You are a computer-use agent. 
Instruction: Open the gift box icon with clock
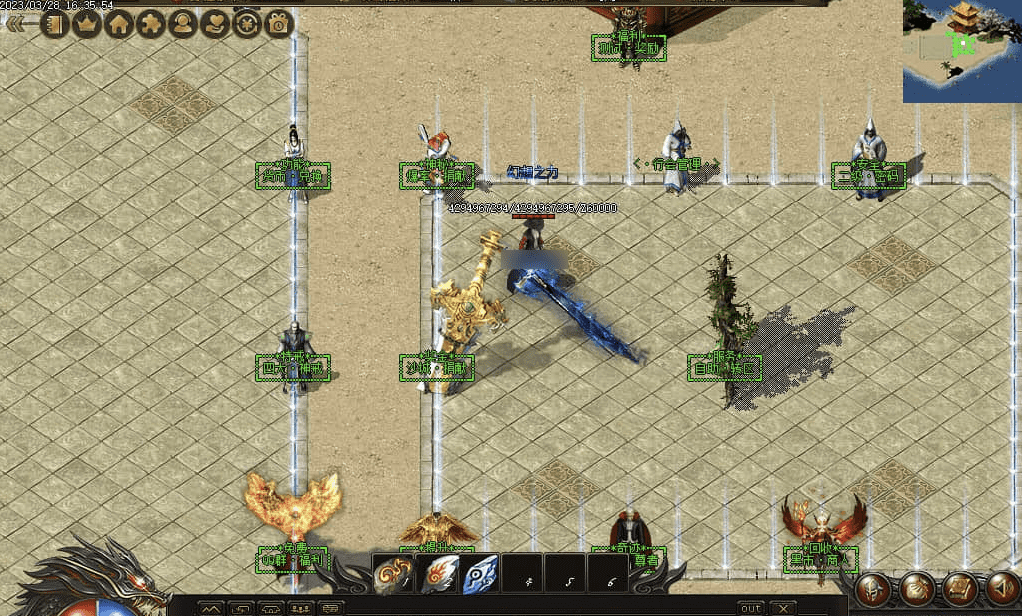(278, 24)
